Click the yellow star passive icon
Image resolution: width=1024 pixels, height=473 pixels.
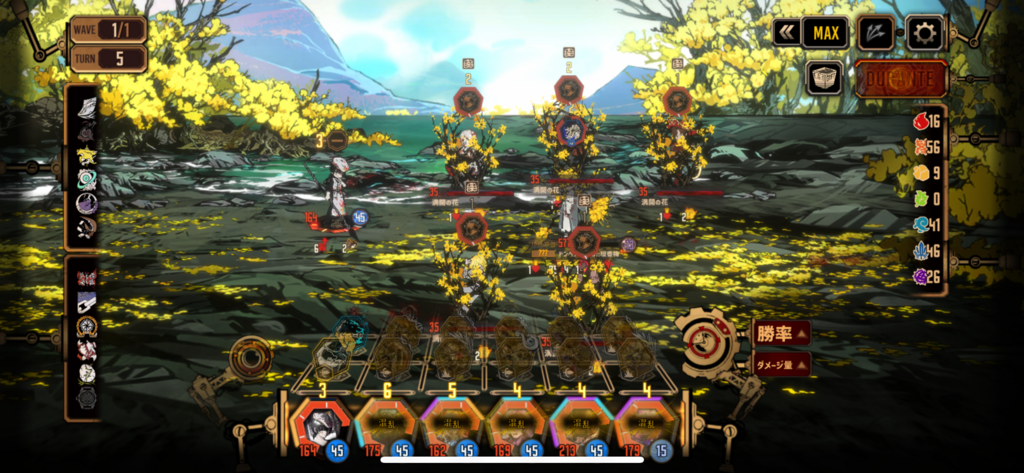coord(86,156)
